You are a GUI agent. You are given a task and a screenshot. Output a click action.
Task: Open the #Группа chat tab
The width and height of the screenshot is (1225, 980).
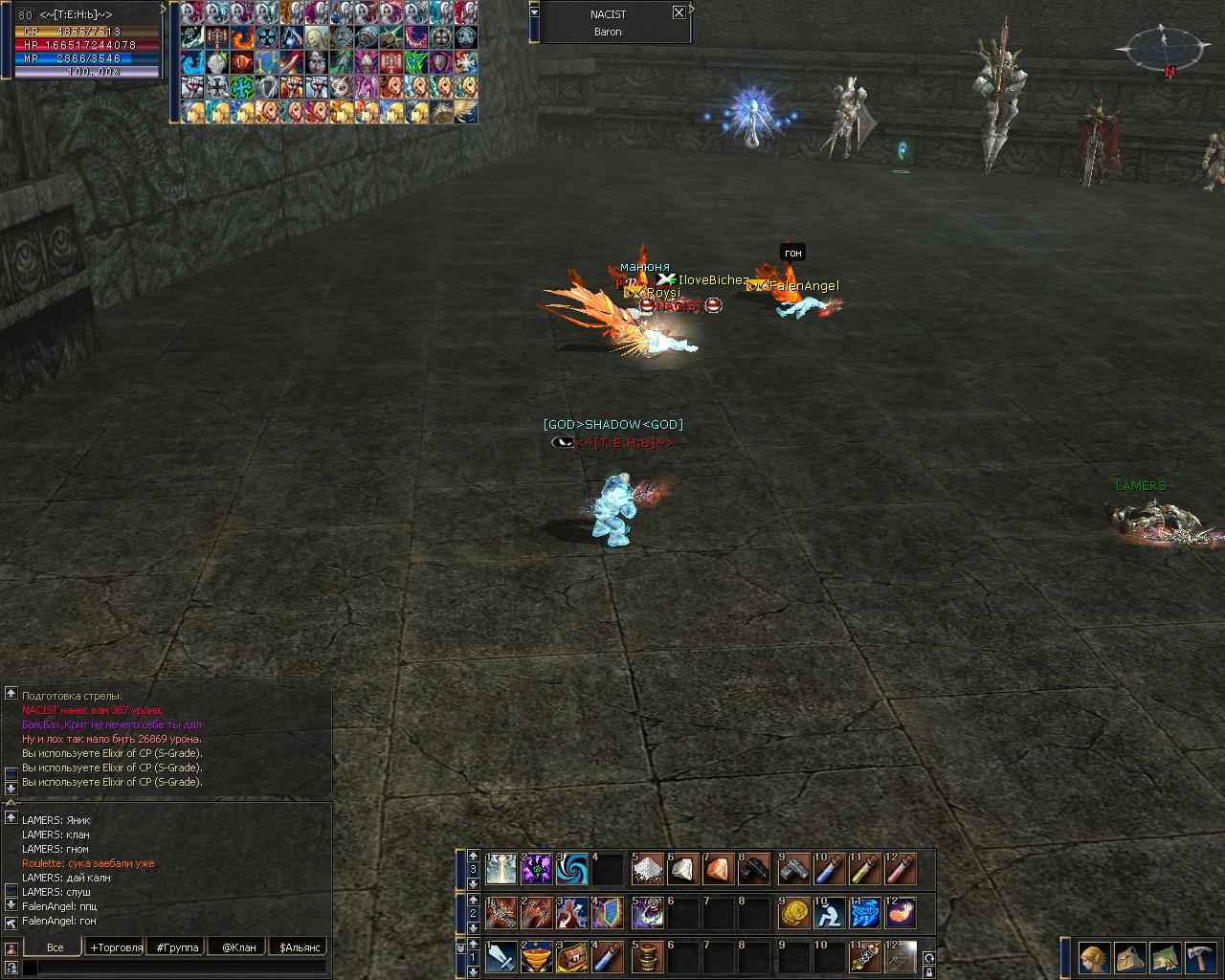point(178,947)
